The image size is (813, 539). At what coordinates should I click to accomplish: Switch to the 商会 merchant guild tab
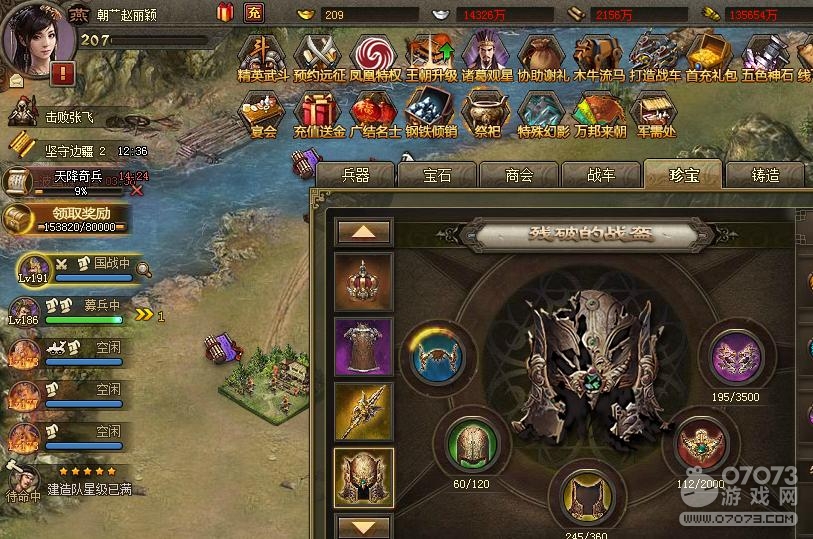click(x=519, y=175)
